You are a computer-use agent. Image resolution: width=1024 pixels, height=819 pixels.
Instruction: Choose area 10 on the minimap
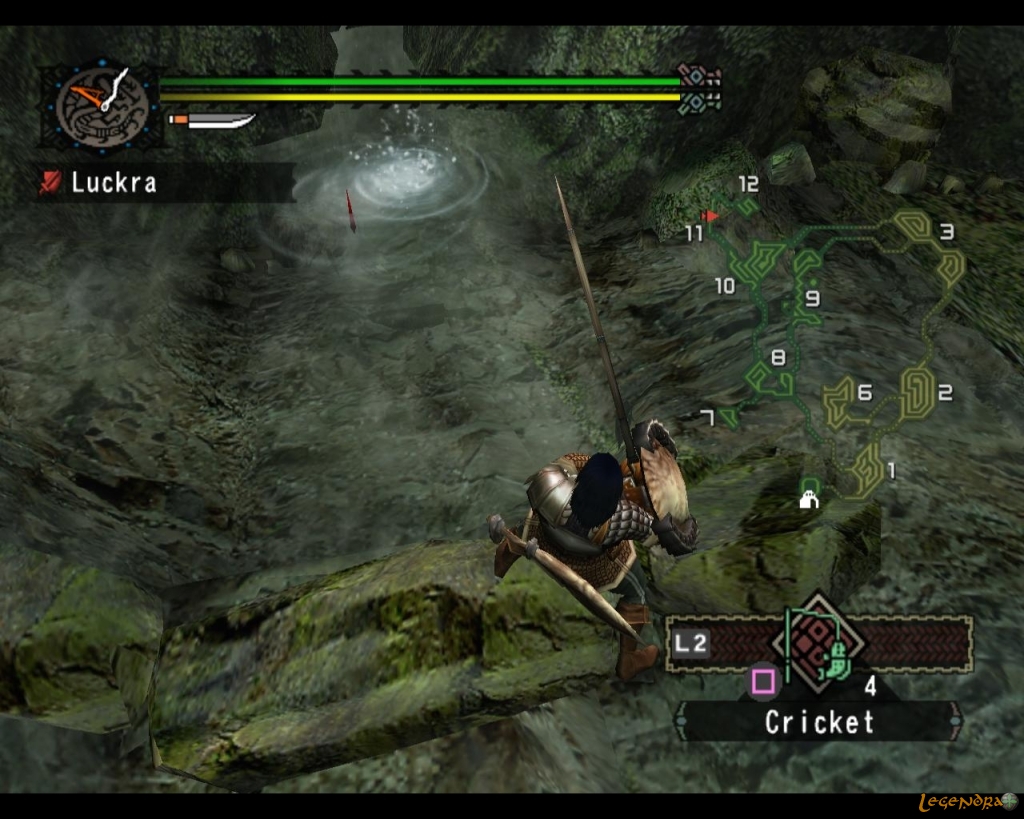pyautogui.click(x=724, y=287)
